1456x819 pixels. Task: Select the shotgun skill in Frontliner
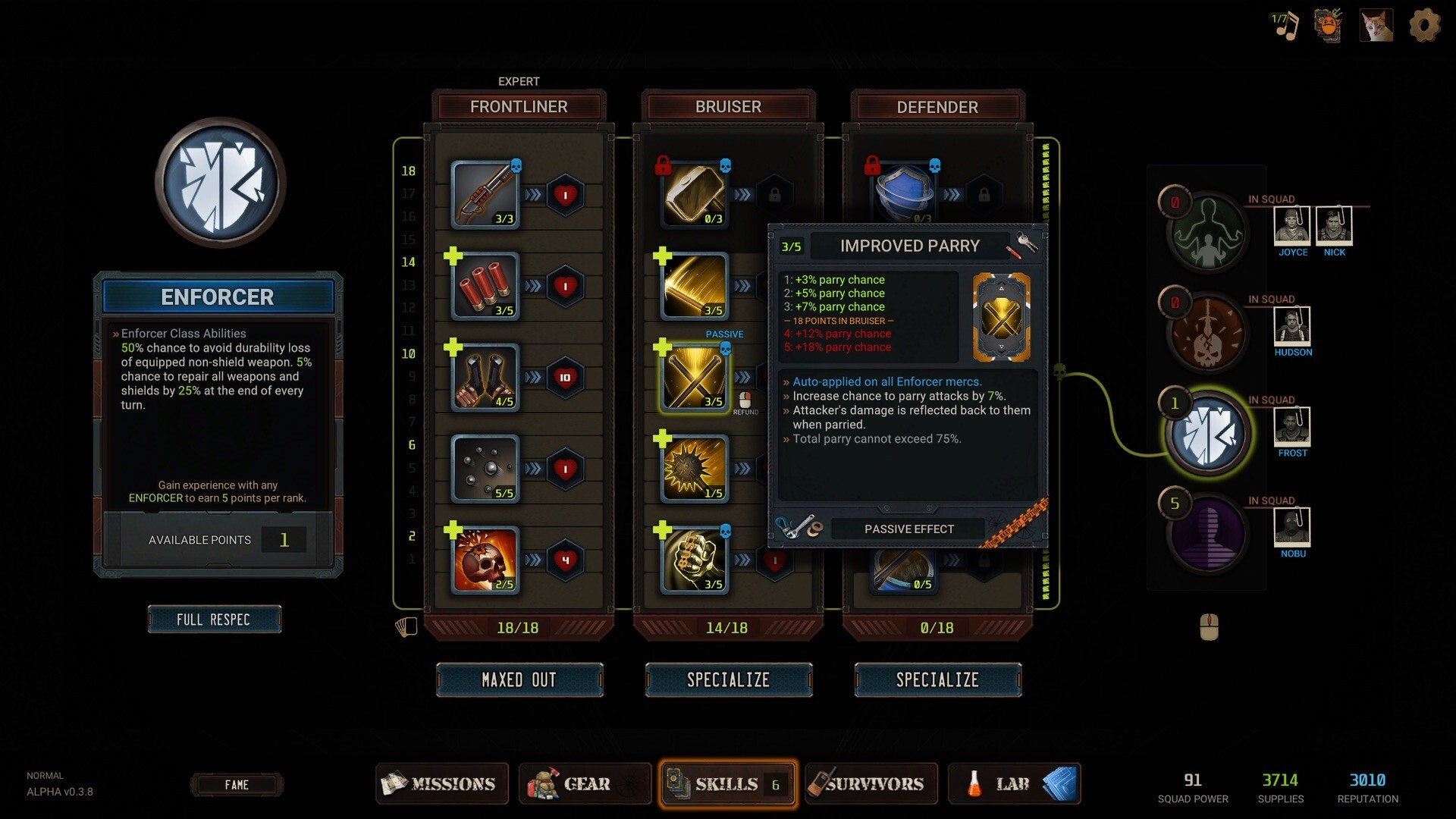485,194
